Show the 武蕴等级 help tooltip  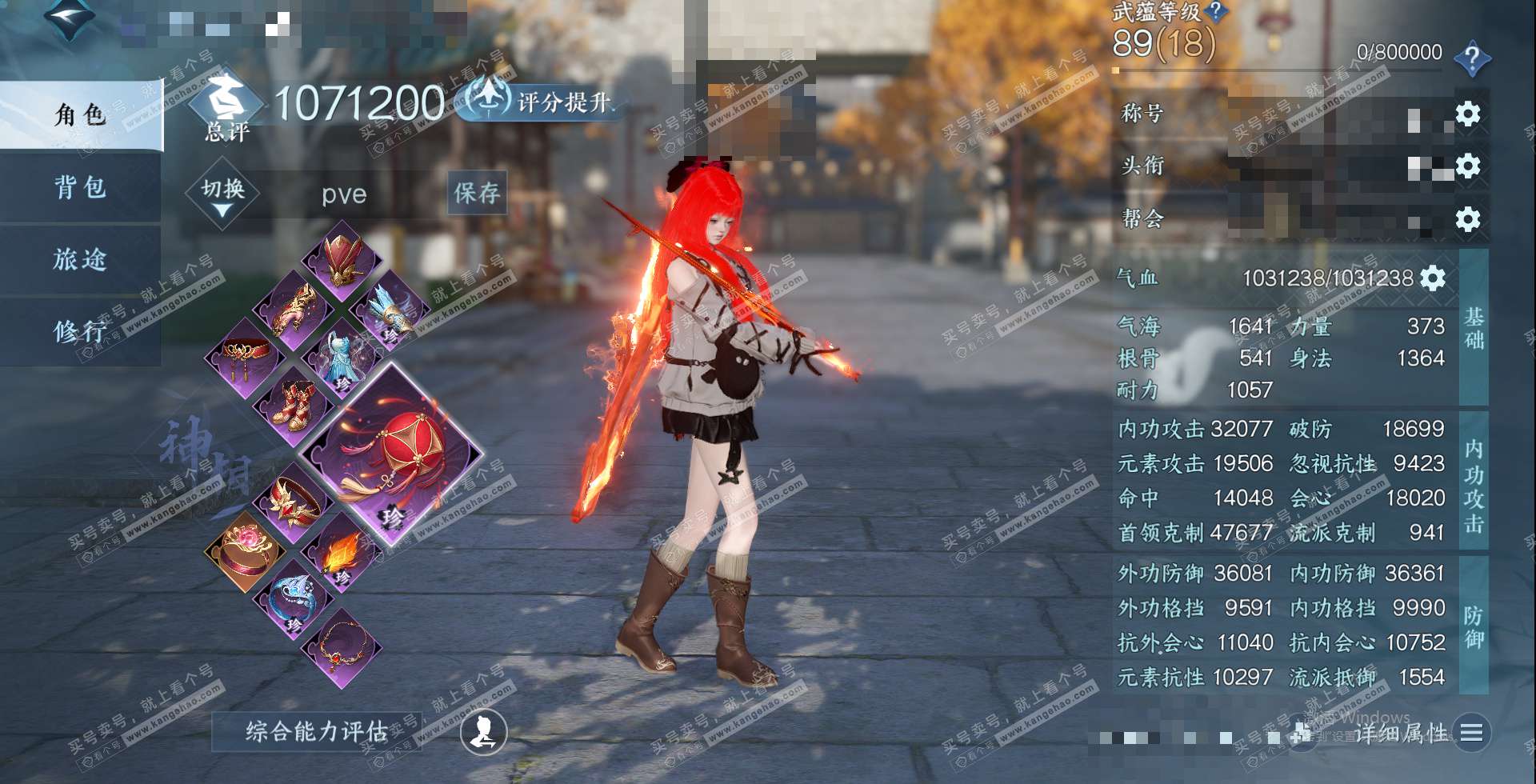[x=1216, y=11]
